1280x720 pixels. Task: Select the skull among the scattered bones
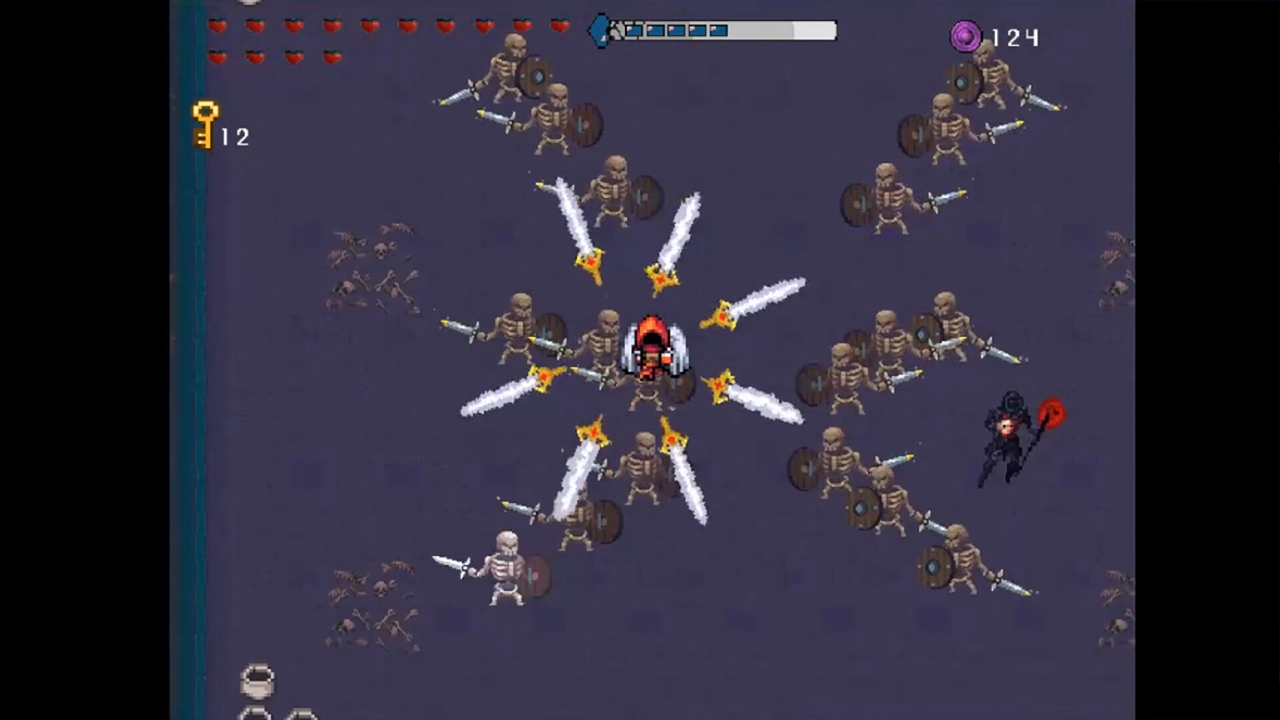(x=380, y=250)
